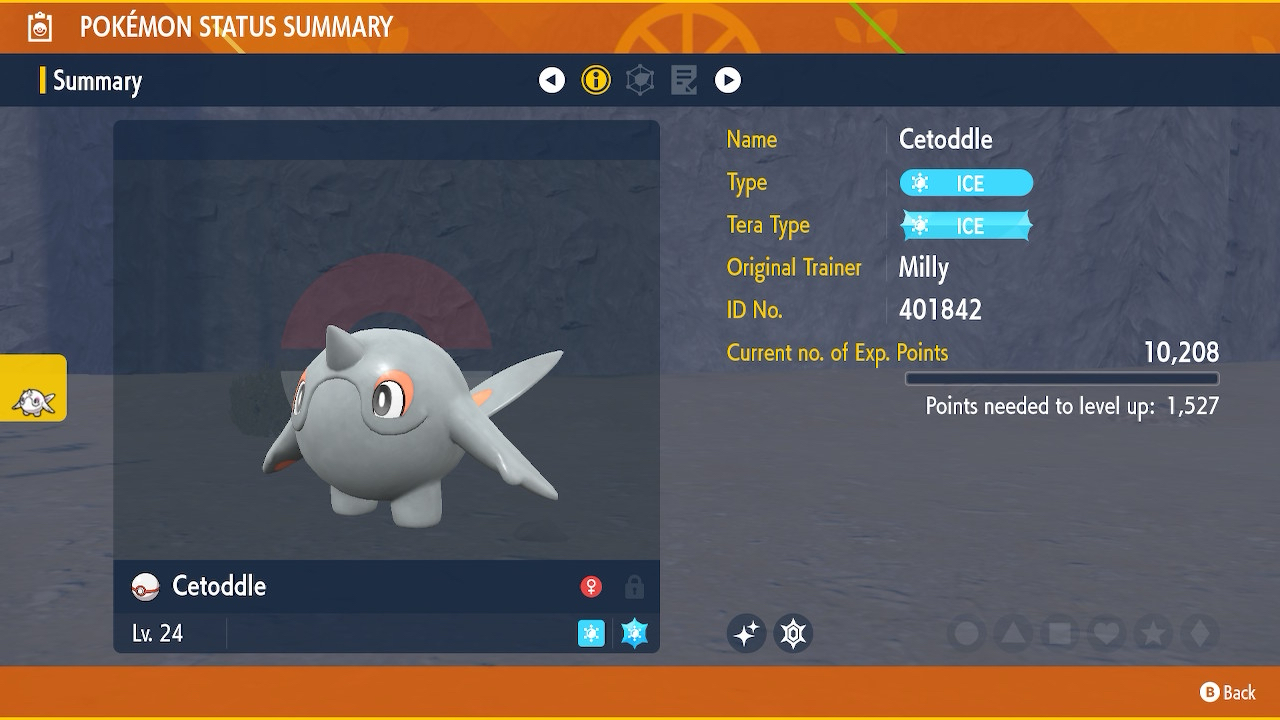Click the Ice Type badge
The height and width of the screenshot is (720, 1280).
click(966, 183)
